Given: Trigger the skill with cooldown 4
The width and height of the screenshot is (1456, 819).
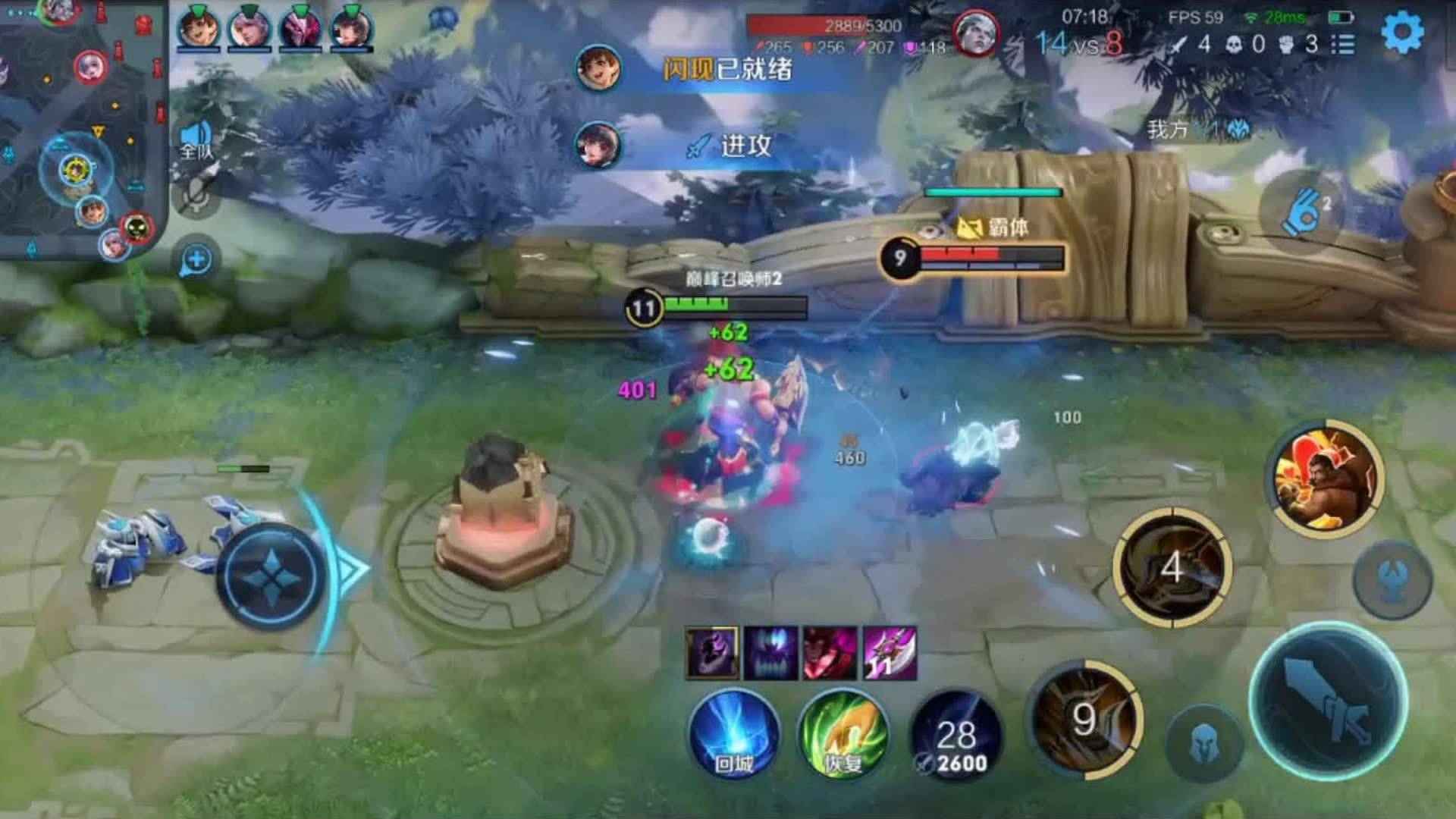Looking at the screenshot, I should point(1172,567).
